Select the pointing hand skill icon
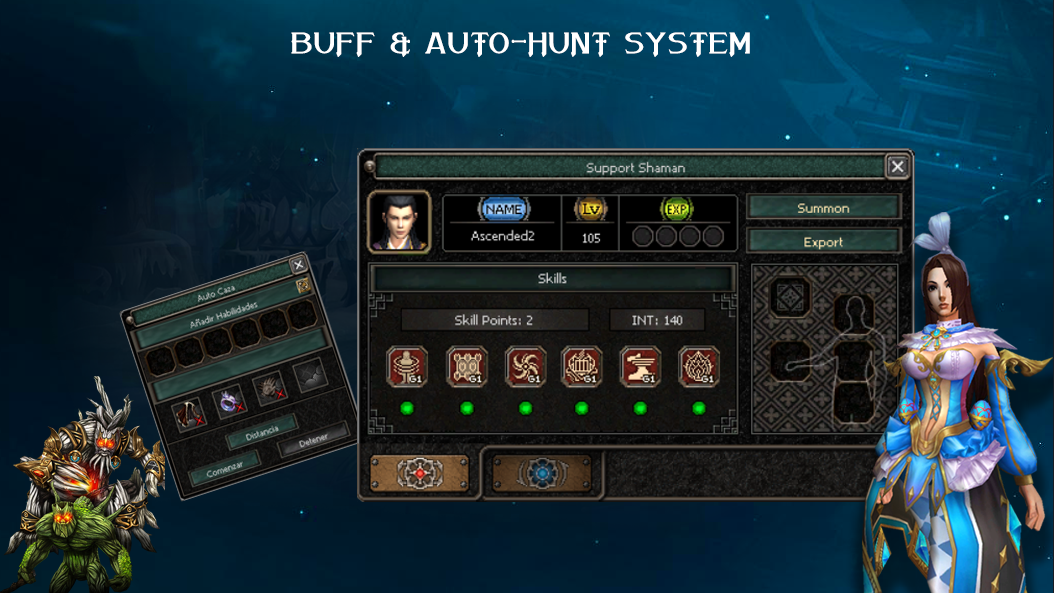The height and width of the screenshot is (593, 1054). pos(640,367)
